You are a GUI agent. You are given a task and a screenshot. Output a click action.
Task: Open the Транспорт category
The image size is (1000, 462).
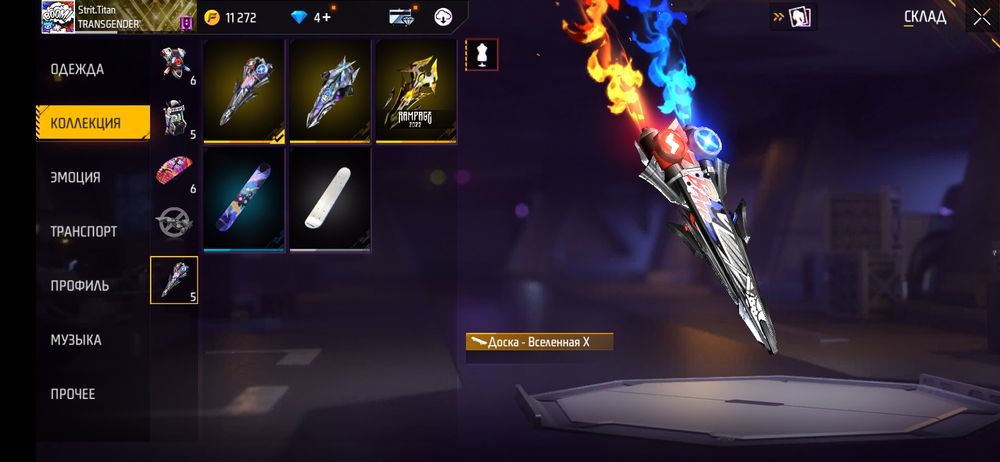pyautogui.click(x=84, y=231)
